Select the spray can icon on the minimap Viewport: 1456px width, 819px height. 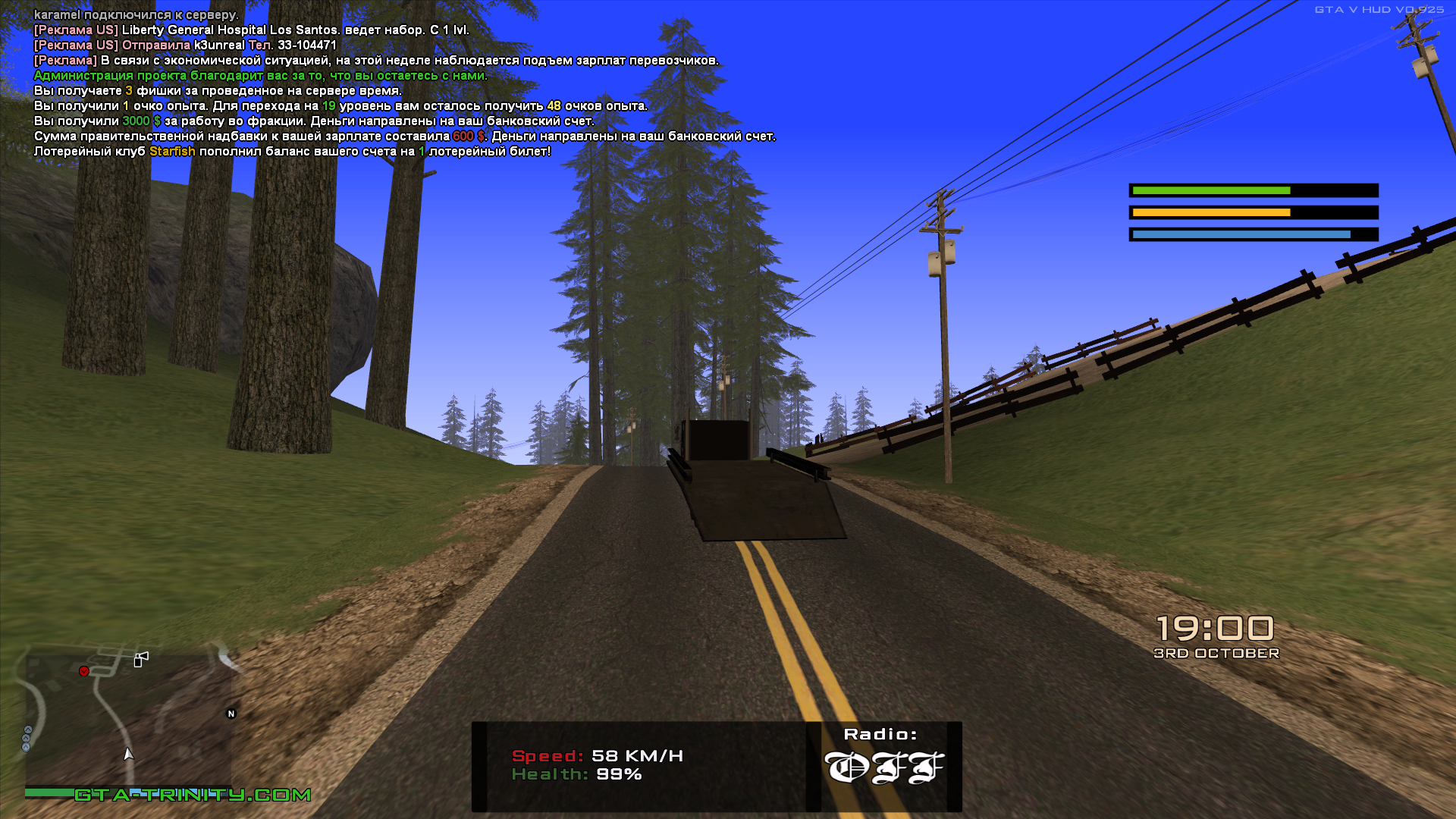click(141, 659)
